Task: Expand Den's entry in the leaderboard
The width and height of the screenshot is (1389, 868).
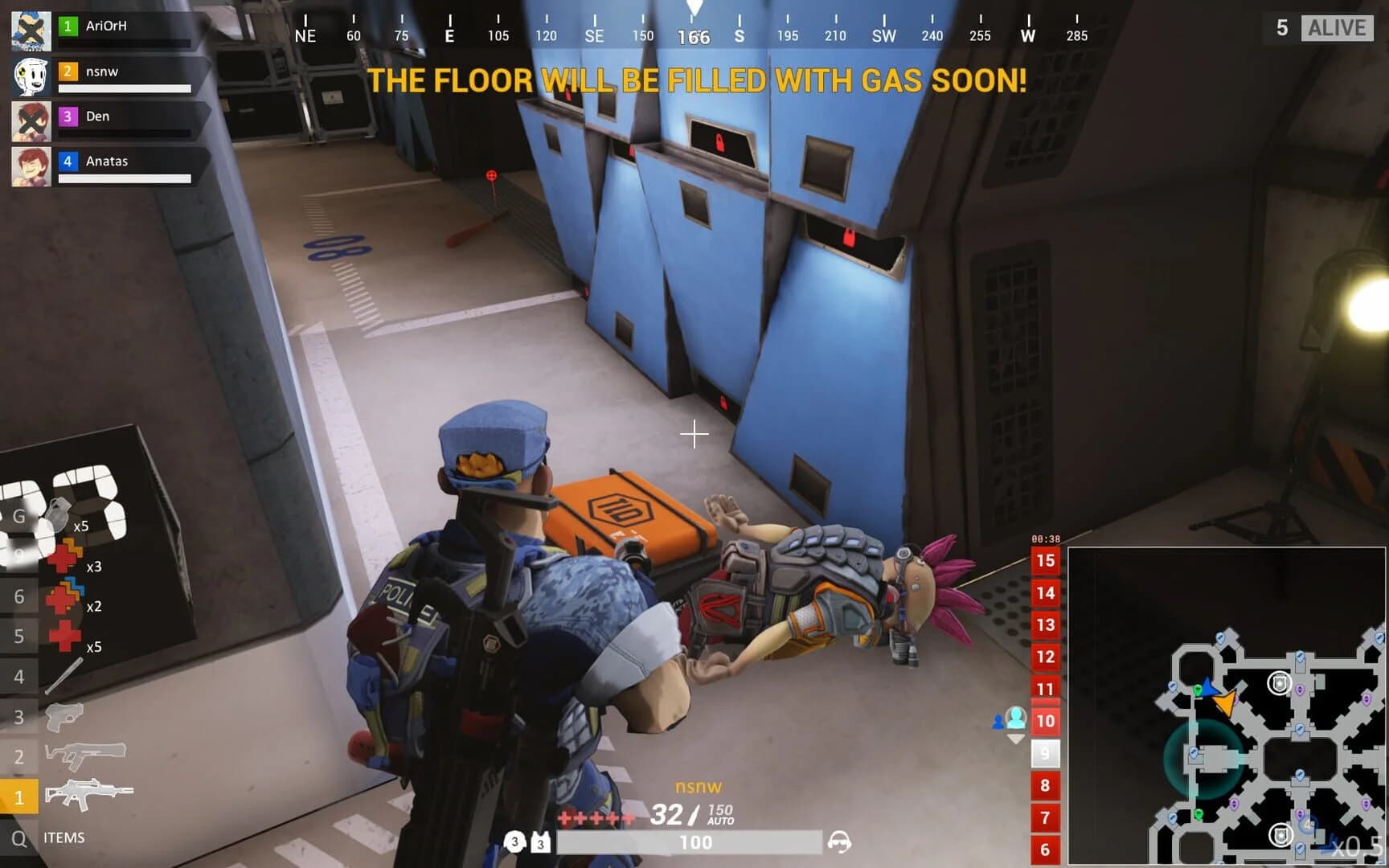Action: click(x=113, y=116)
